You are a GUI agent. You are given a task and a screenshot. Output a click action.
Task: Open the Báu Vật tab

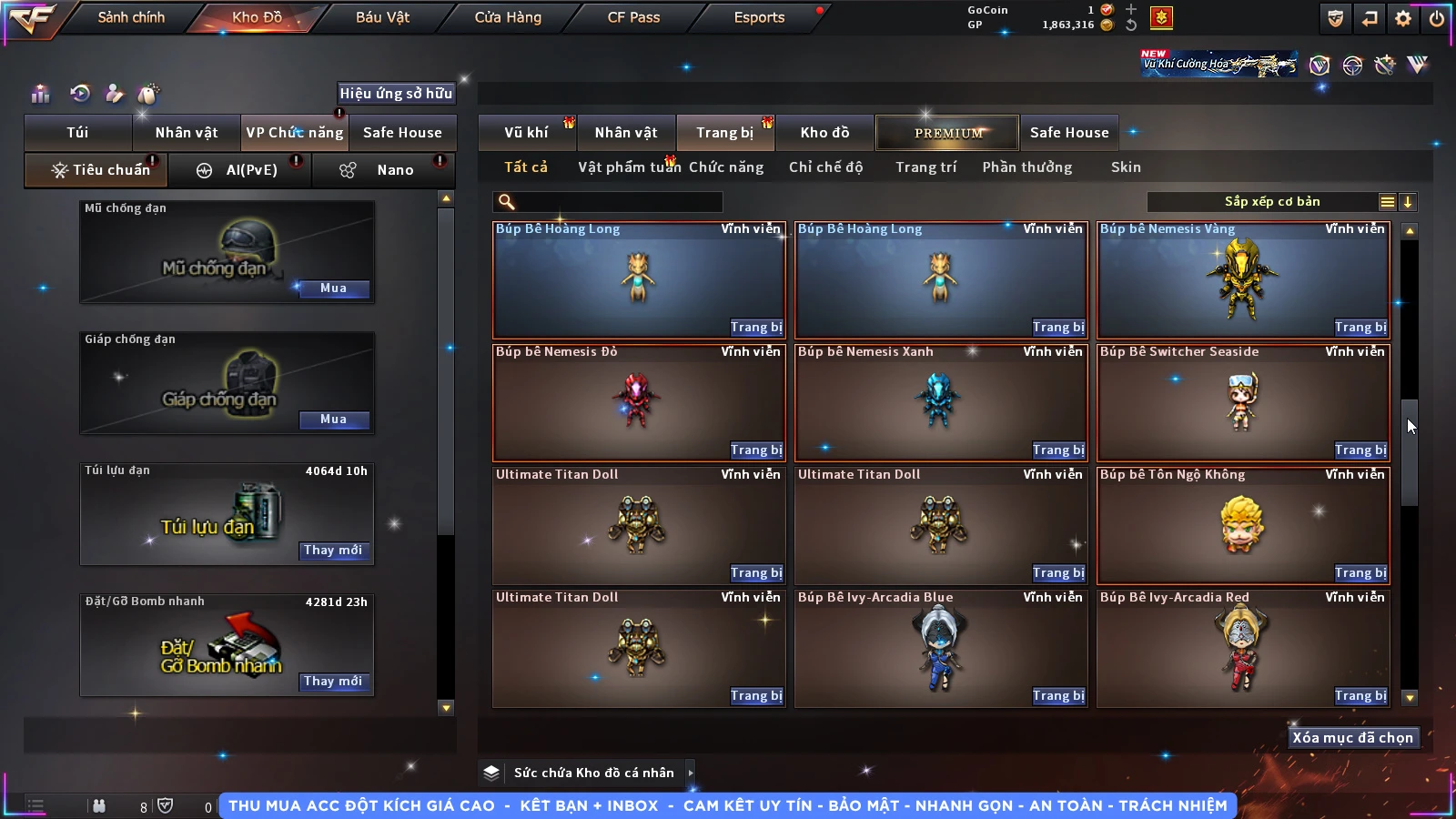click(382, 17)
